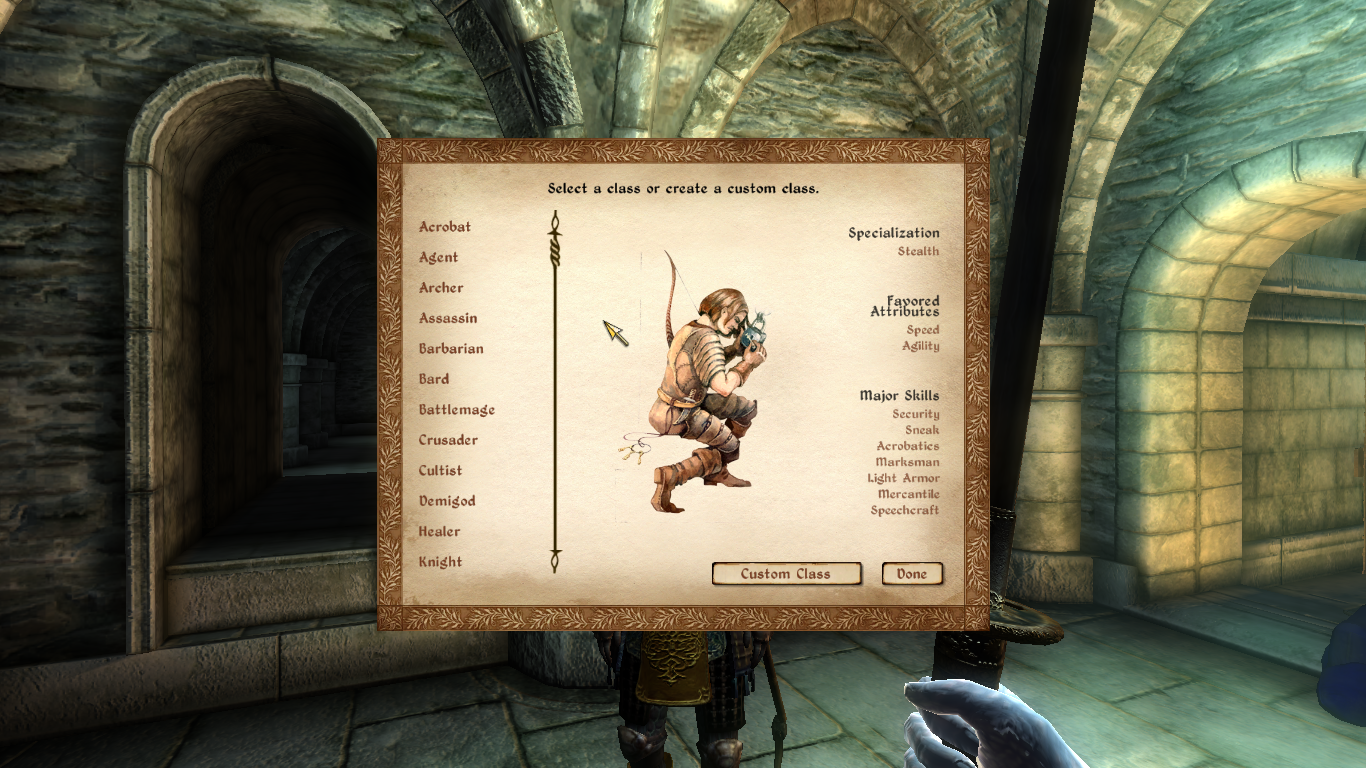Click the scrollbar's bottom arrow
Viewport: 1366px width, 768px height.
coord(555,562)
